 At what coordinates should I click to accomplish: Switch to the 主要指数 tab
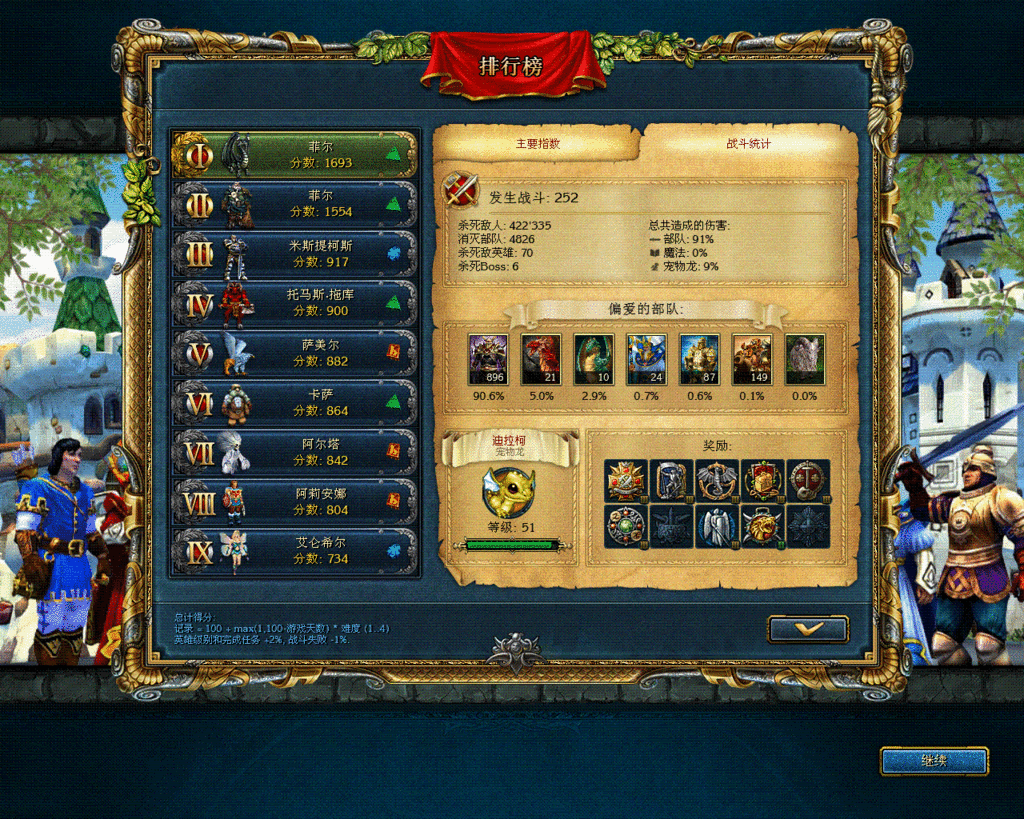pyautogui.click(x=538, y=144)
